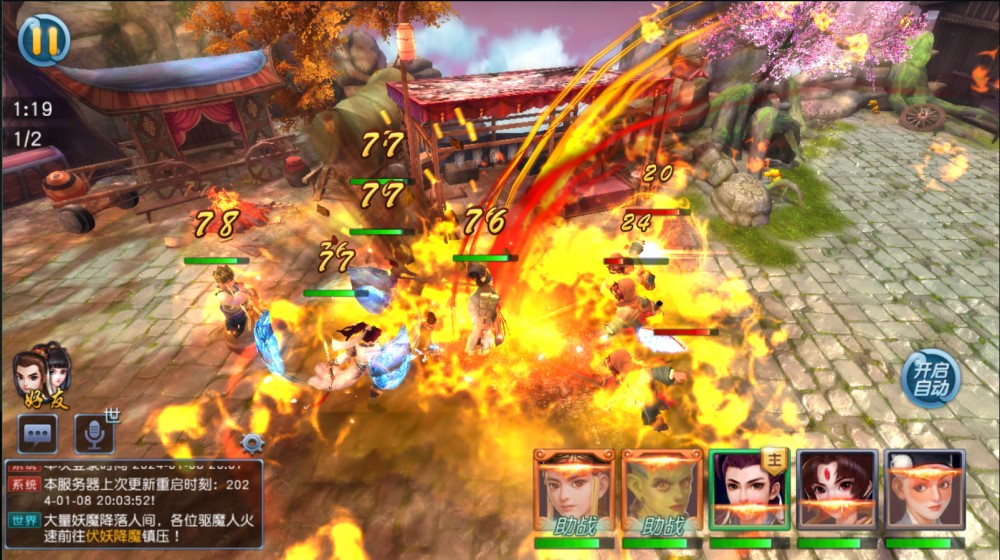Pick the white-haired hero in black hat
The width and height of the screenshot is (1000, 560).
click(925, 490)
